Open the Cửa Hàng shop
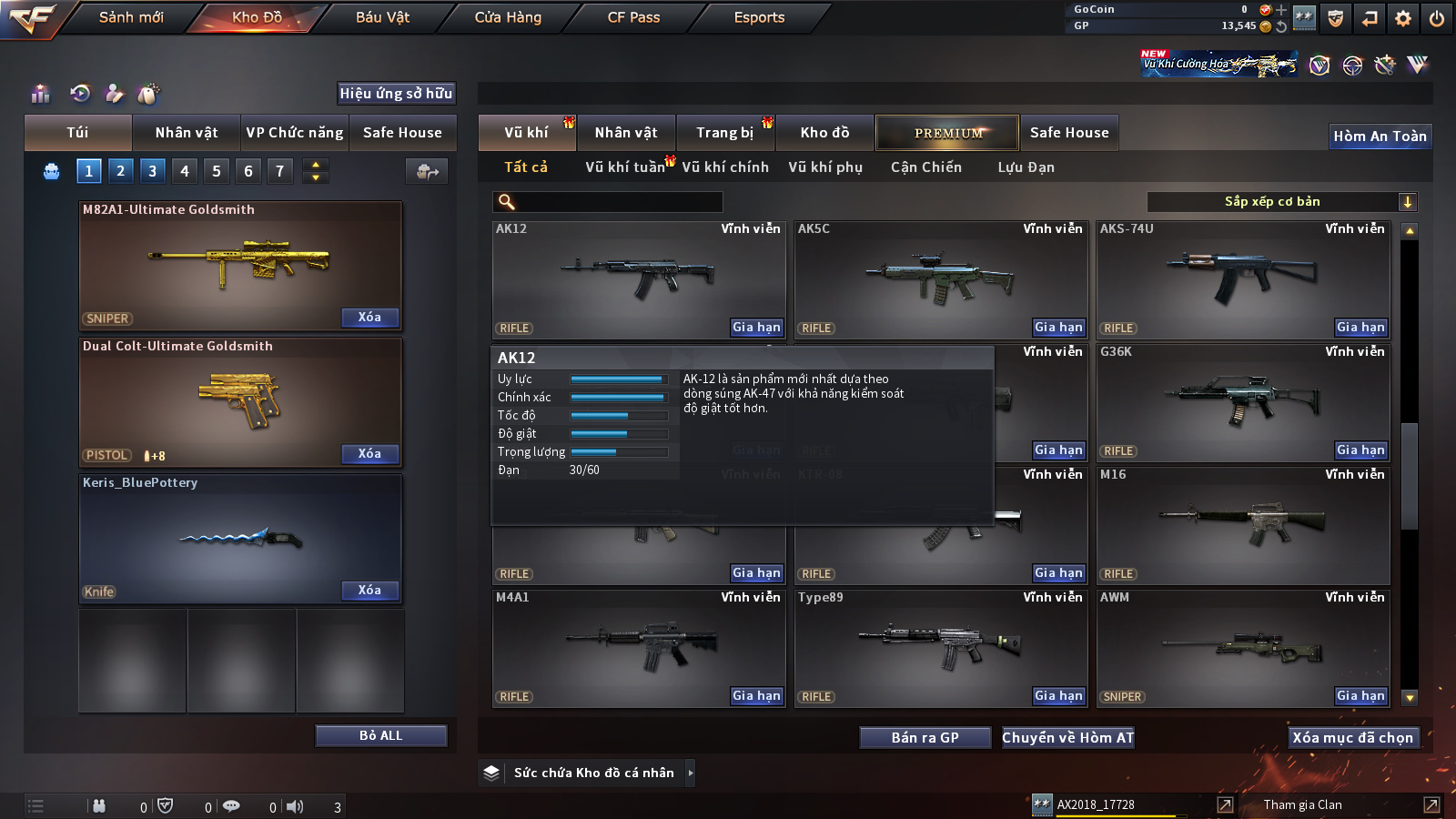This screenshot has height=819, width=1456. [x=508, y=17]
